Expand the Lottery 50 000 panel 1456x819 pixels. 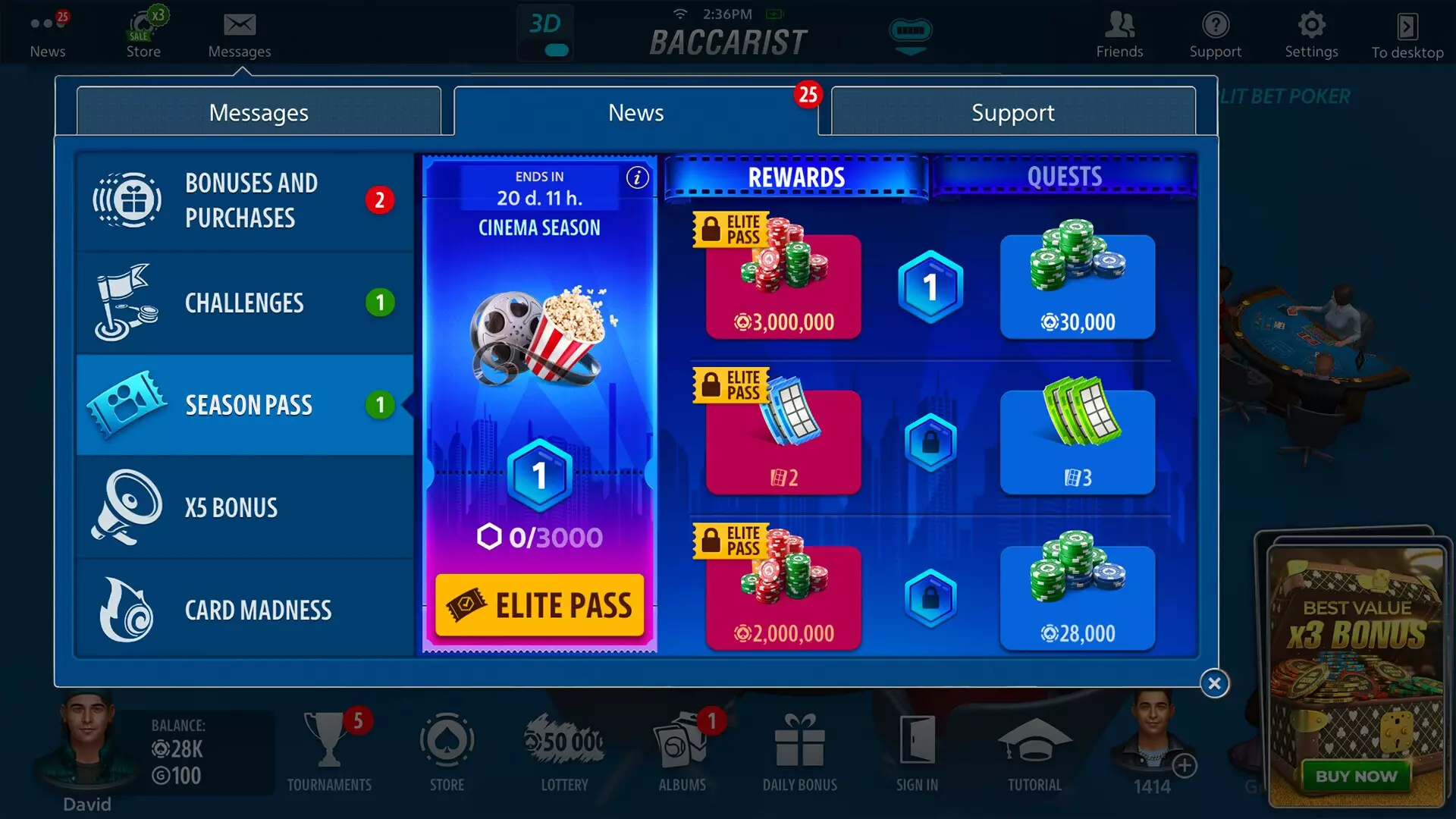[563, 739]
